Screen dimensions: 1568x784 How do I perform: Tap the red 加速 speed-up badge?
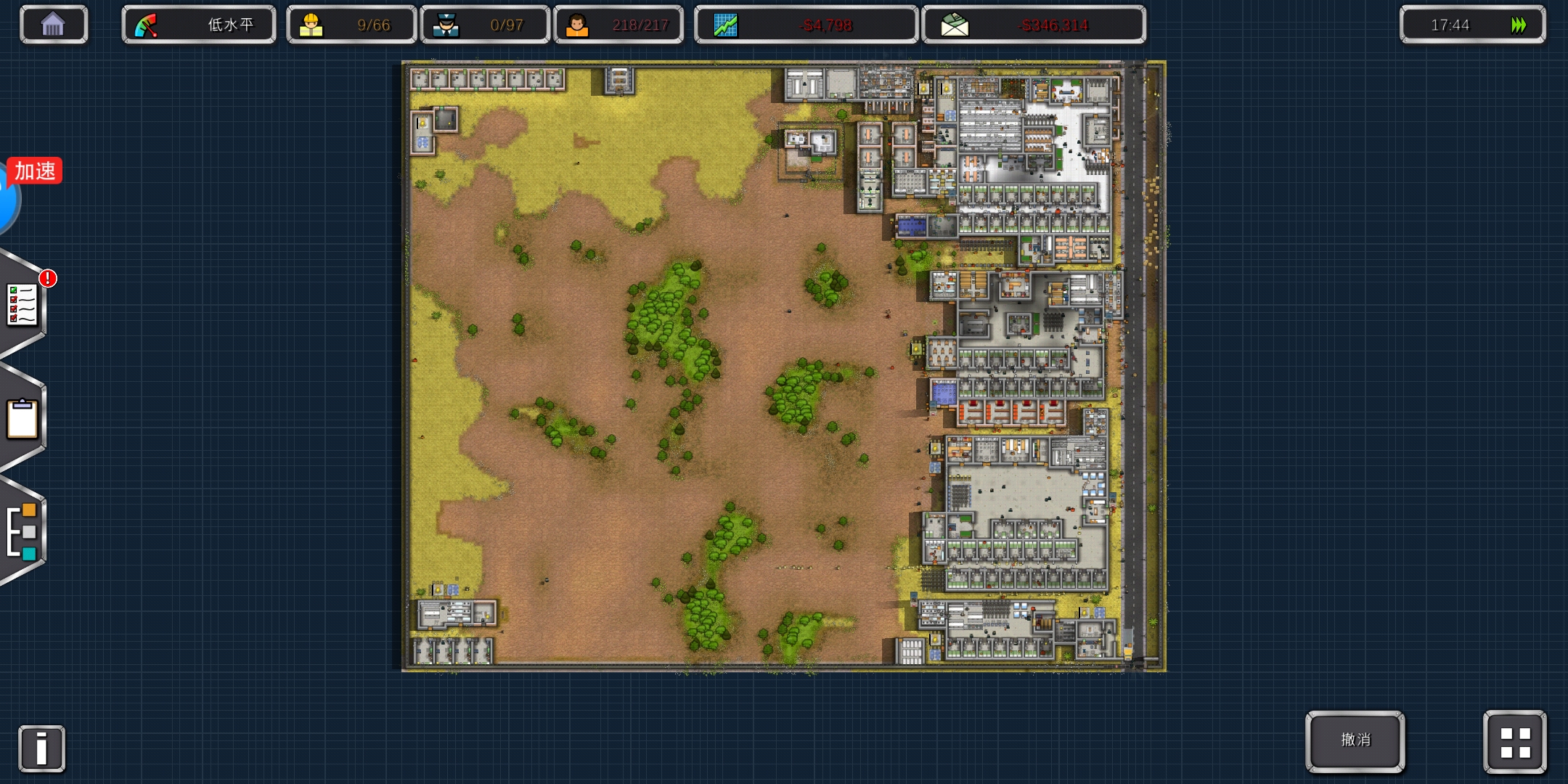35,171
